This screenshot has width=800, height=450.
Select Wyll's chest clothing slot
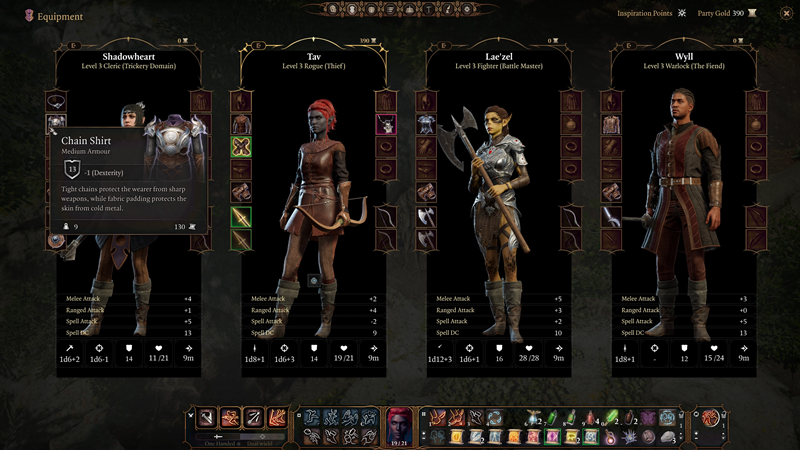[612, 123]
